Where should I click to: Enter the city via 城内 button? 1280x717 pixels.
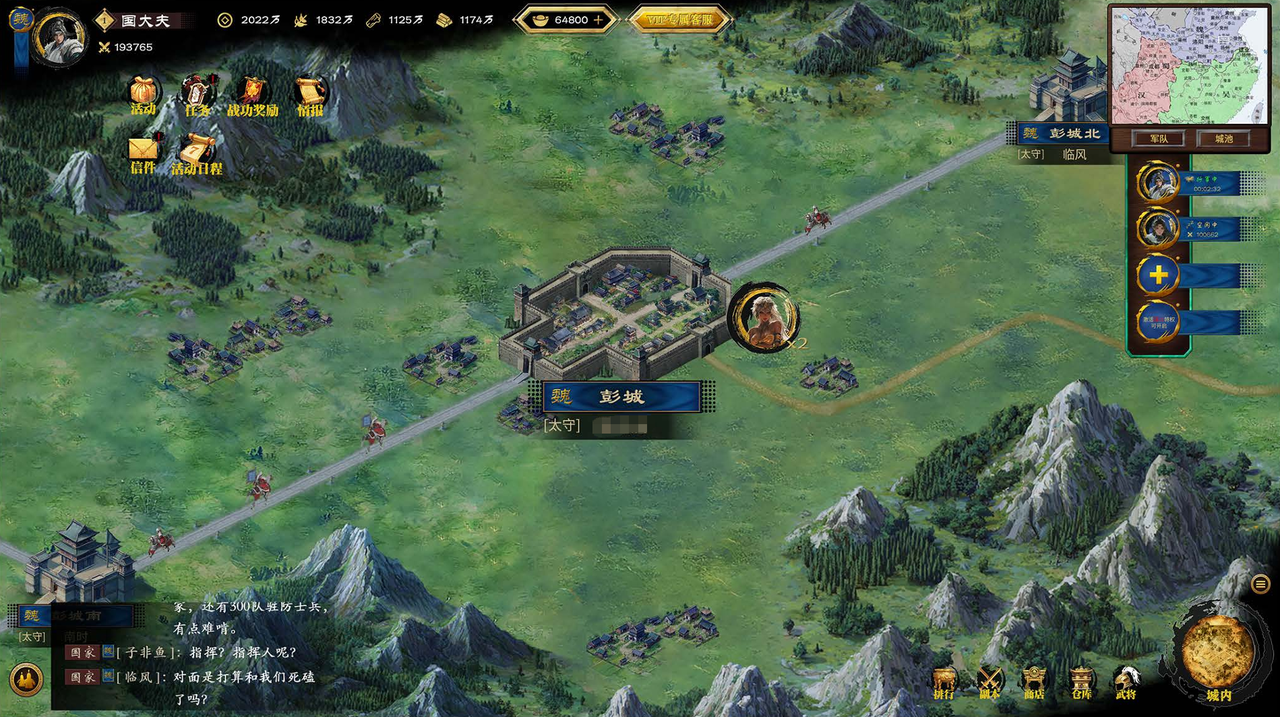1218,655
